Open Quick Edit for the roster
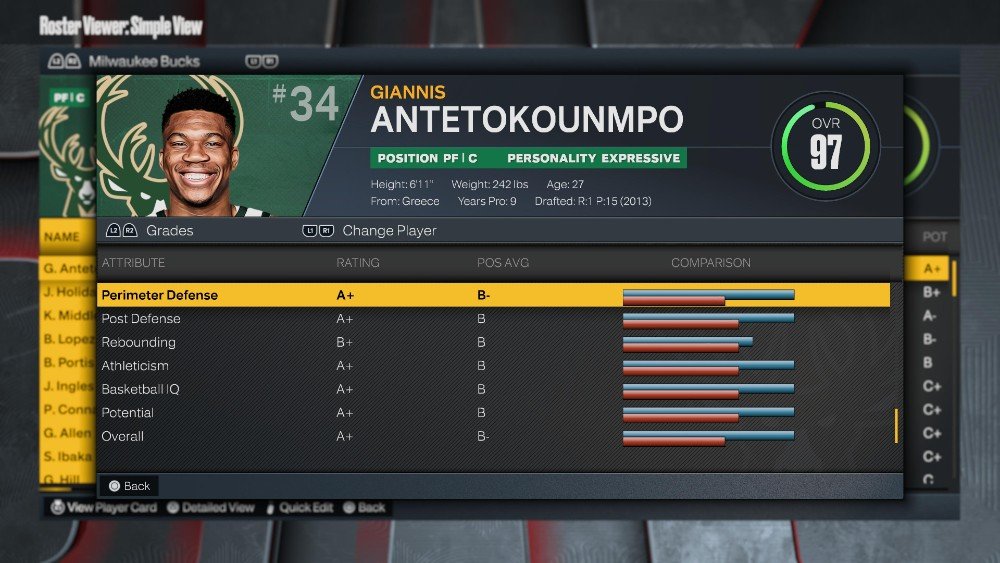The height and width of the screenshot is (563, 1000). pyautogui.click(x=298, y=508)
